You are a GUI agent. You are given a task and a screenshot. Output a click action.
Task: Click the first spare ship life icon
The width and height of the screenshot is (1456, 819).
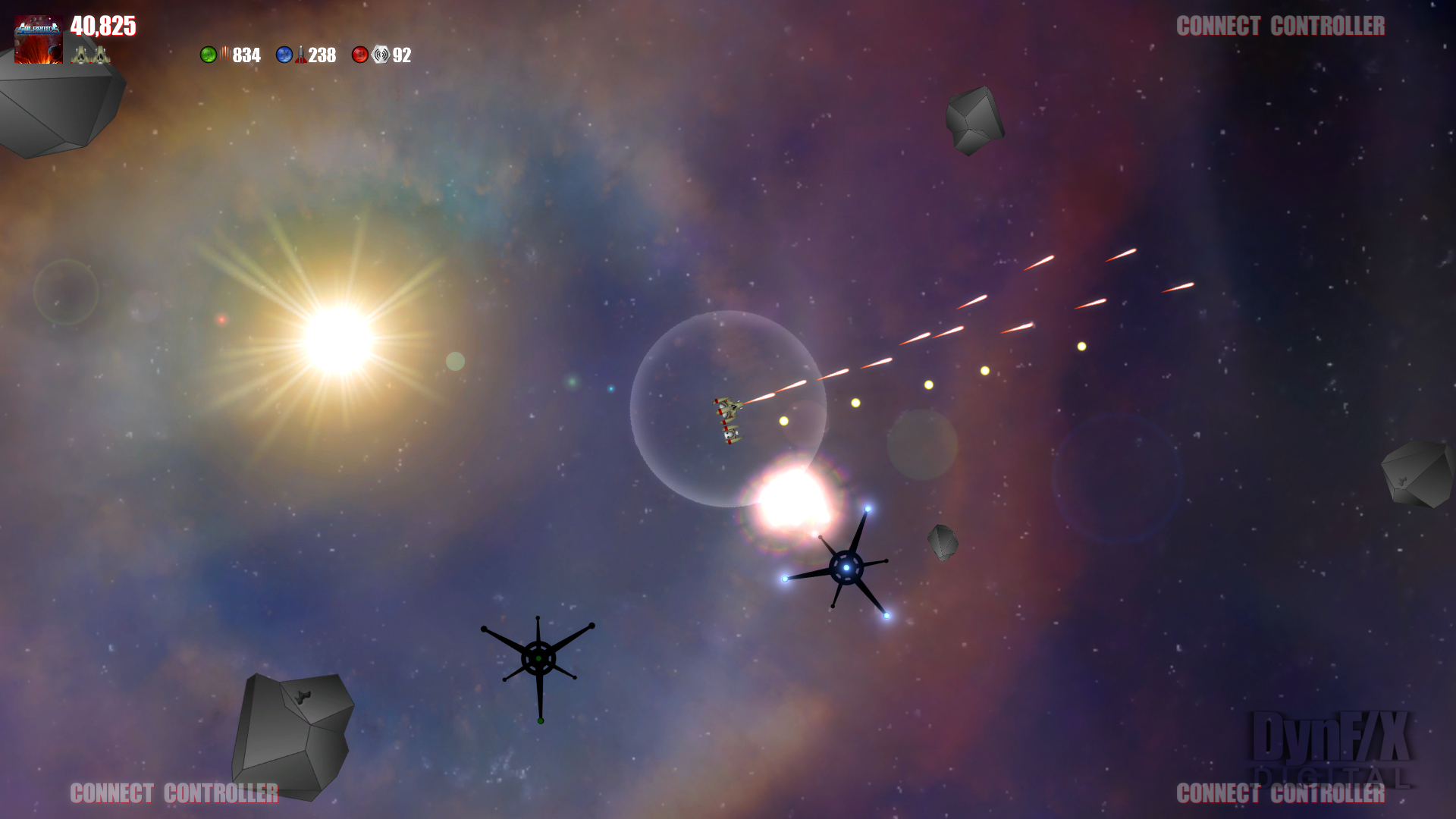[82, 55]
